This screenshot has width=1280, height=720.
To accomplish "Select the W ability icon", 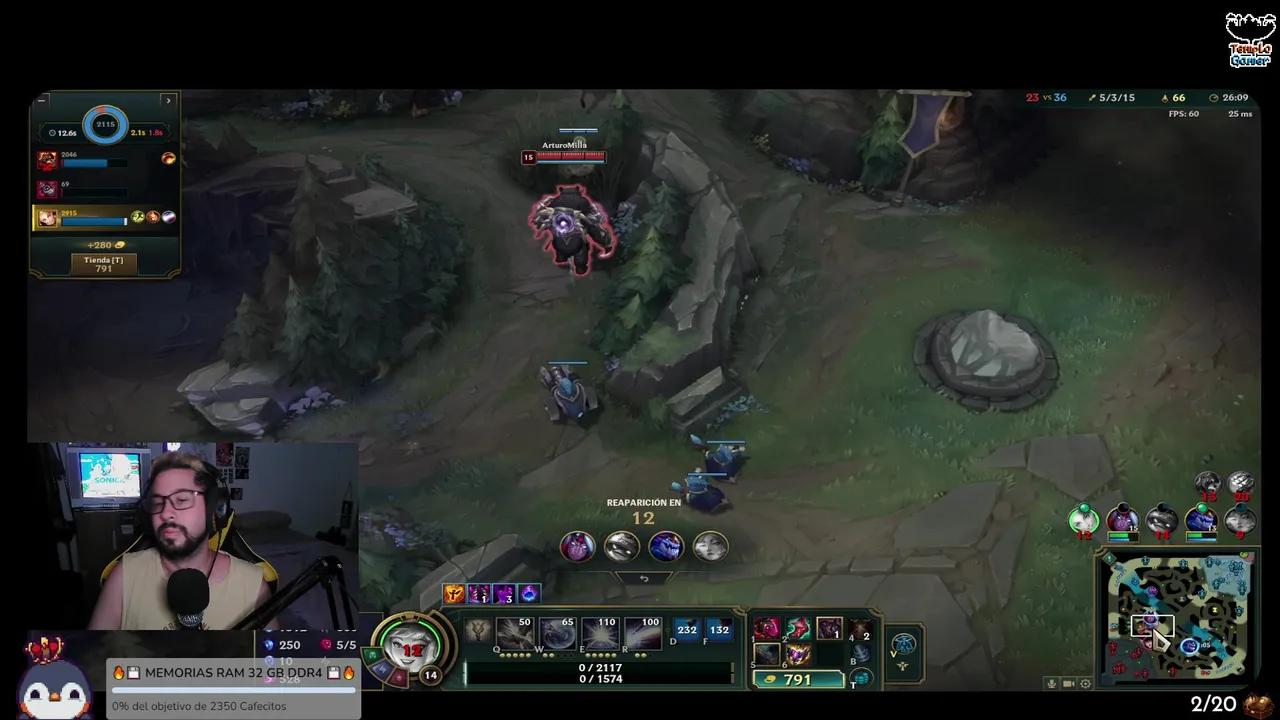I will pos(556,631).
